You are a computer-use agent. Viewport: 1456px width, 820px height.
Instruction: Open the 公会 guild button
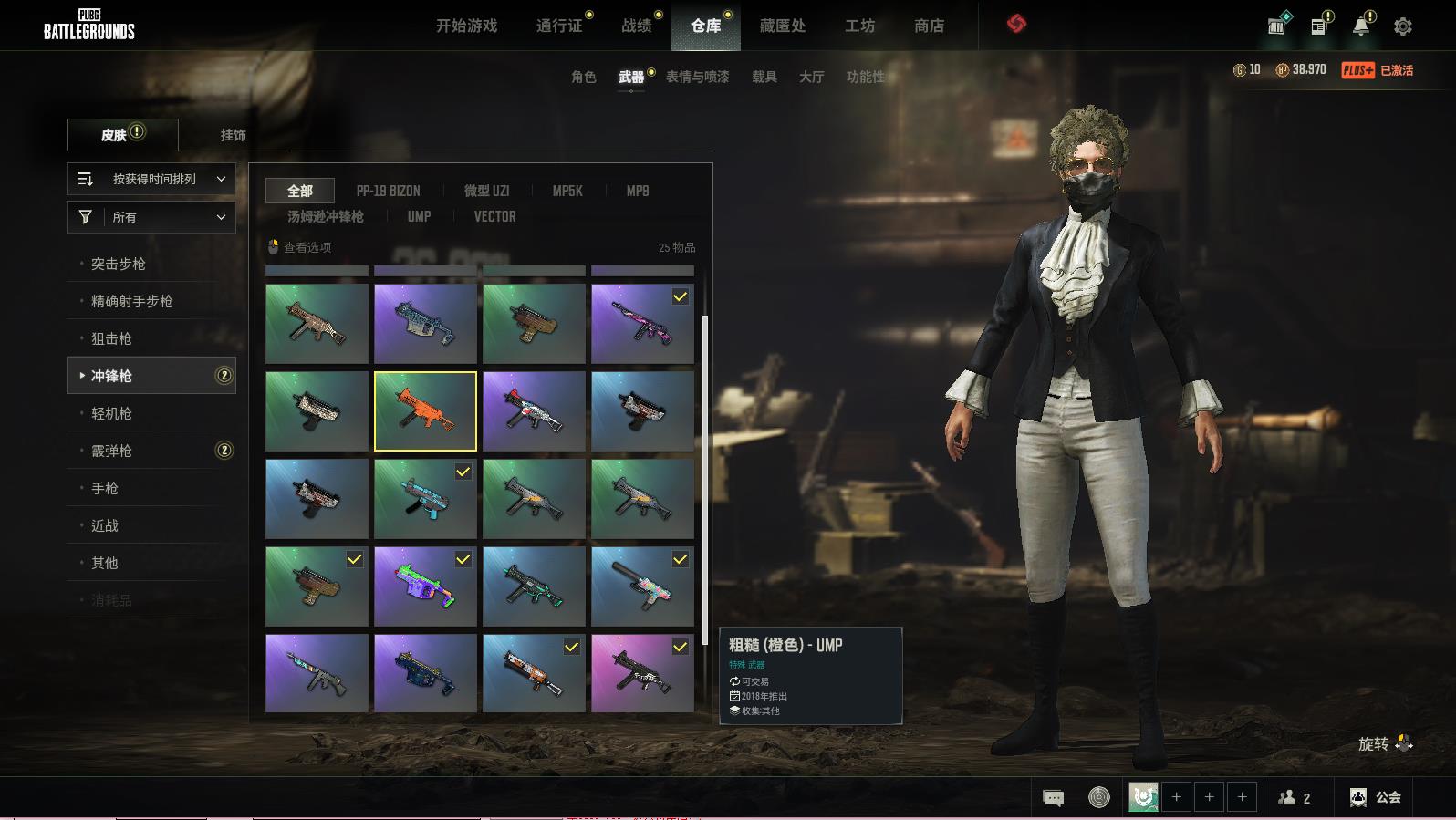pos(1377,797)
